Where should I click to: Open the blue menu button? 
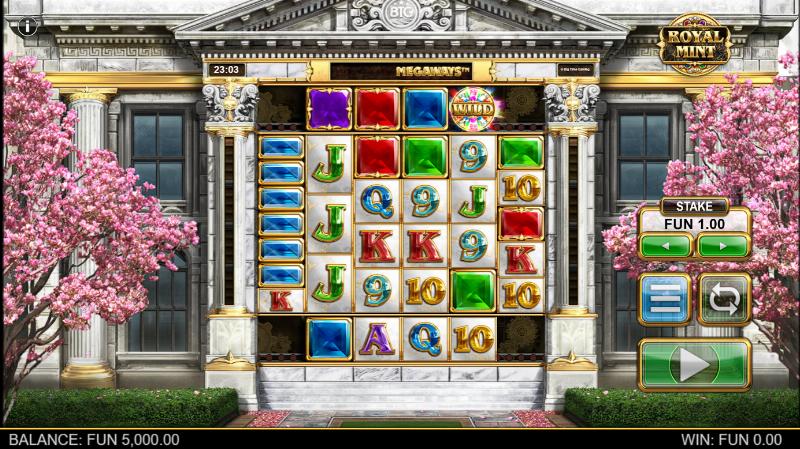tap(665, 299)
